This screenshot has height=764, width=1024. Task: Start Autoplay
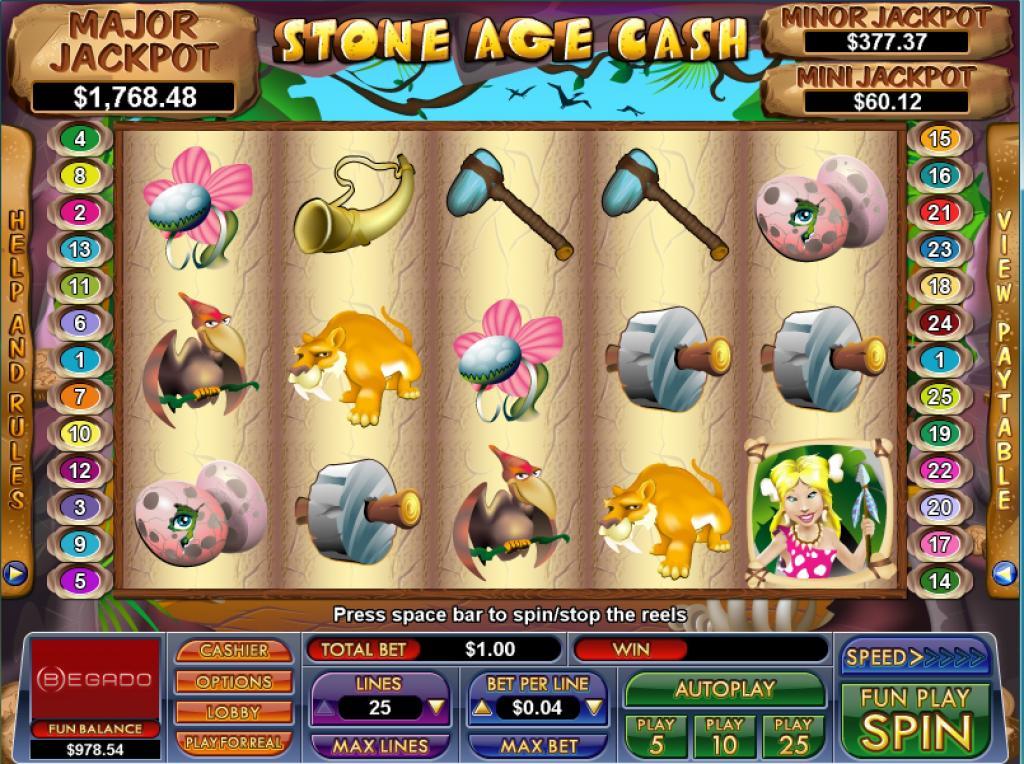(725, 689)
